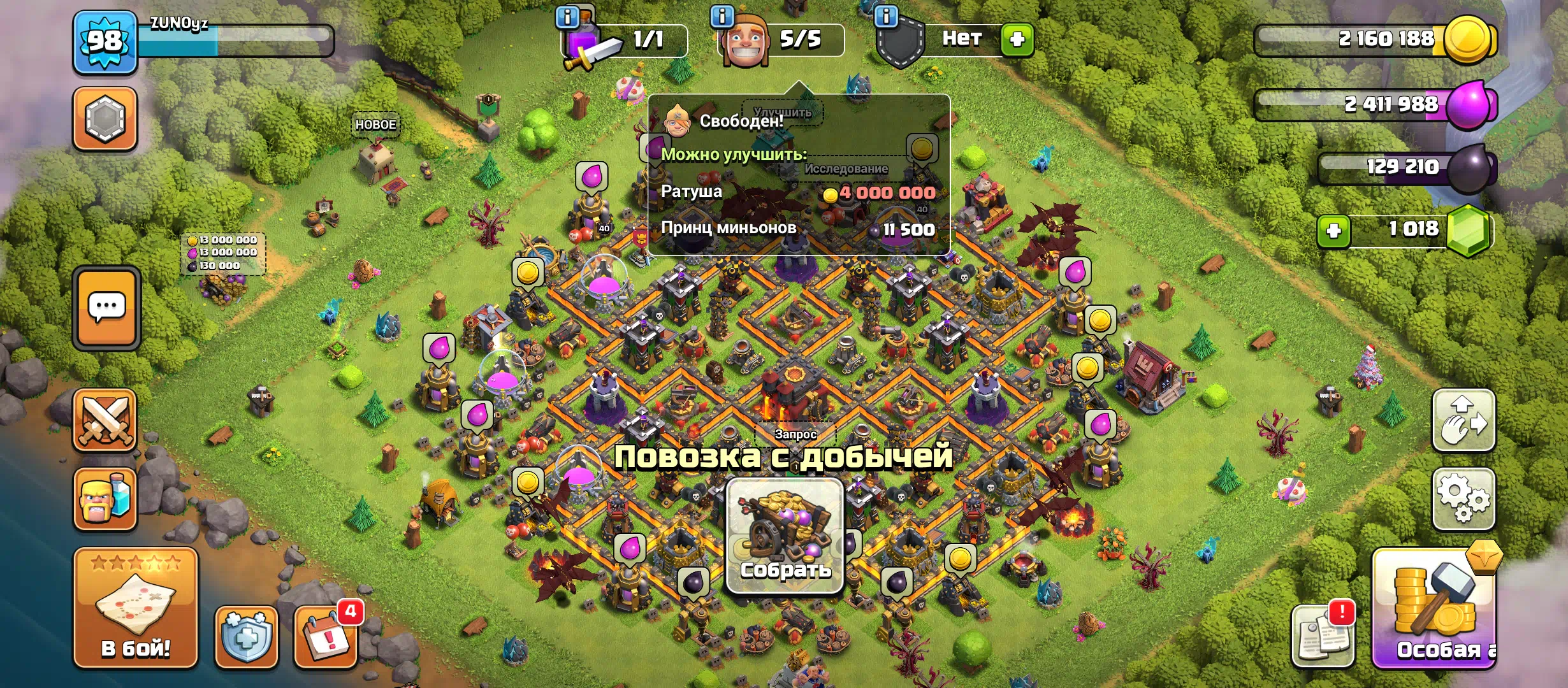Add gems with the green plus button
This screenshot has height=688, width=1568.
1333,230
